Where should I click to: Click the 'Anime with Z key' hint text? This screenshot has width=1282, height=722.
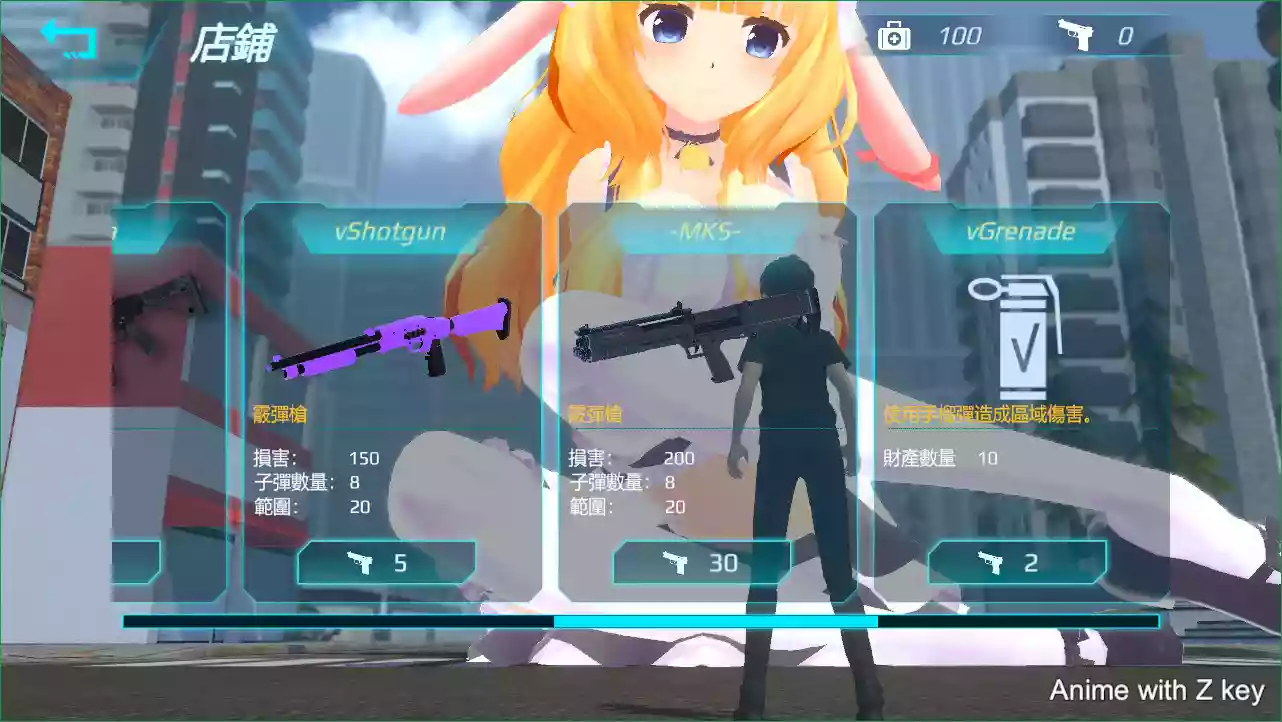pyautogui.click(x=1156, y=690)
